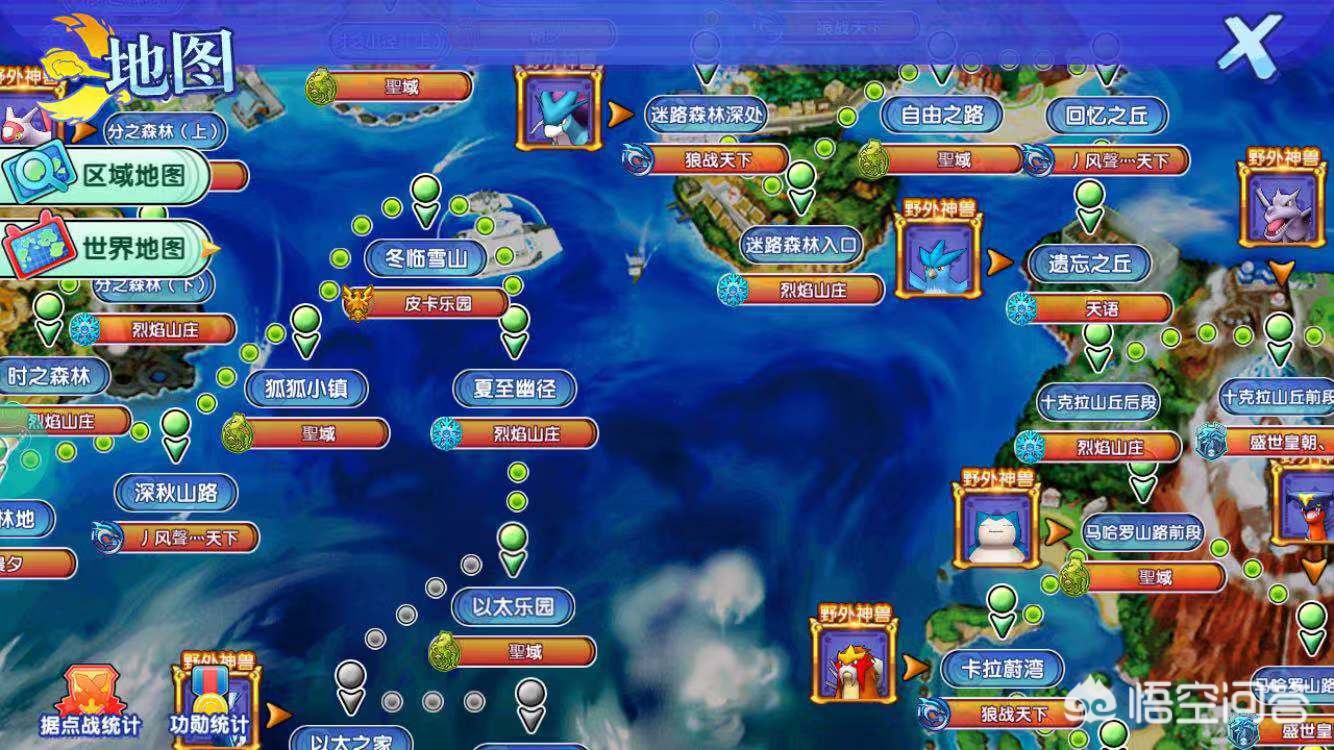Viewport: 1334px width, 750px height.
Task: Select the 马哈罗山路前段 location
Action: point(1142,532)
